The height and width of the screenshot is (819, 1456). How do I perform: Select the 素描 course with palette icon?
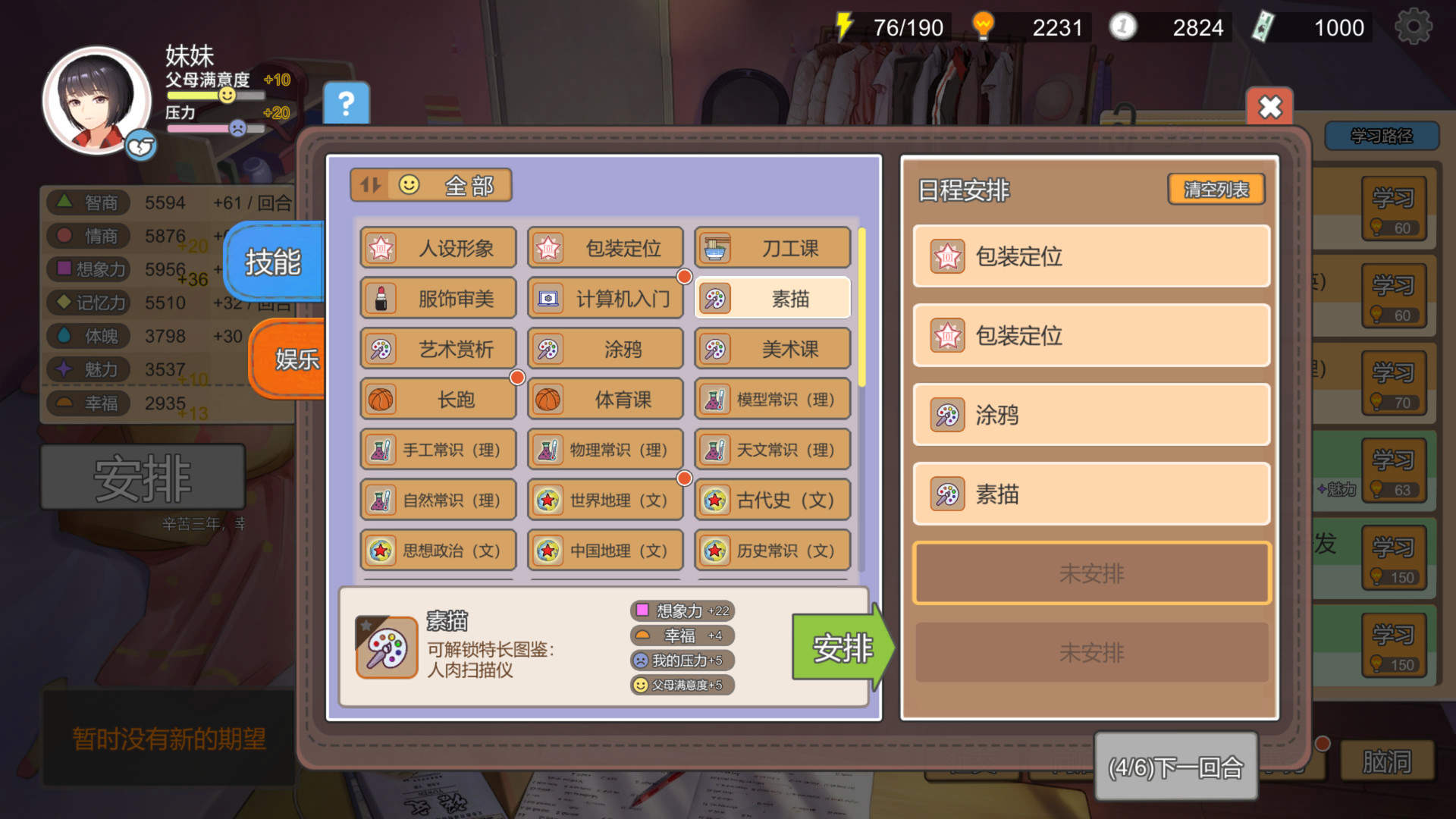tap(771, 299)
